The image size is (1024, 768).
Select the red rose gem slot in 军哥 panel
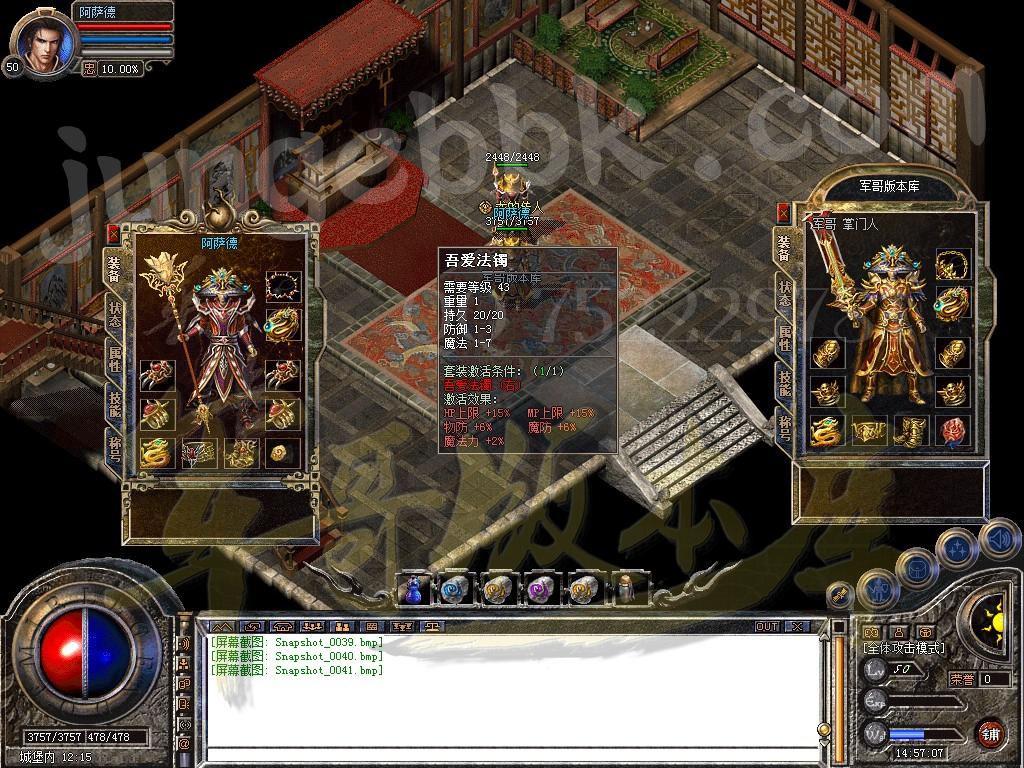953,431
